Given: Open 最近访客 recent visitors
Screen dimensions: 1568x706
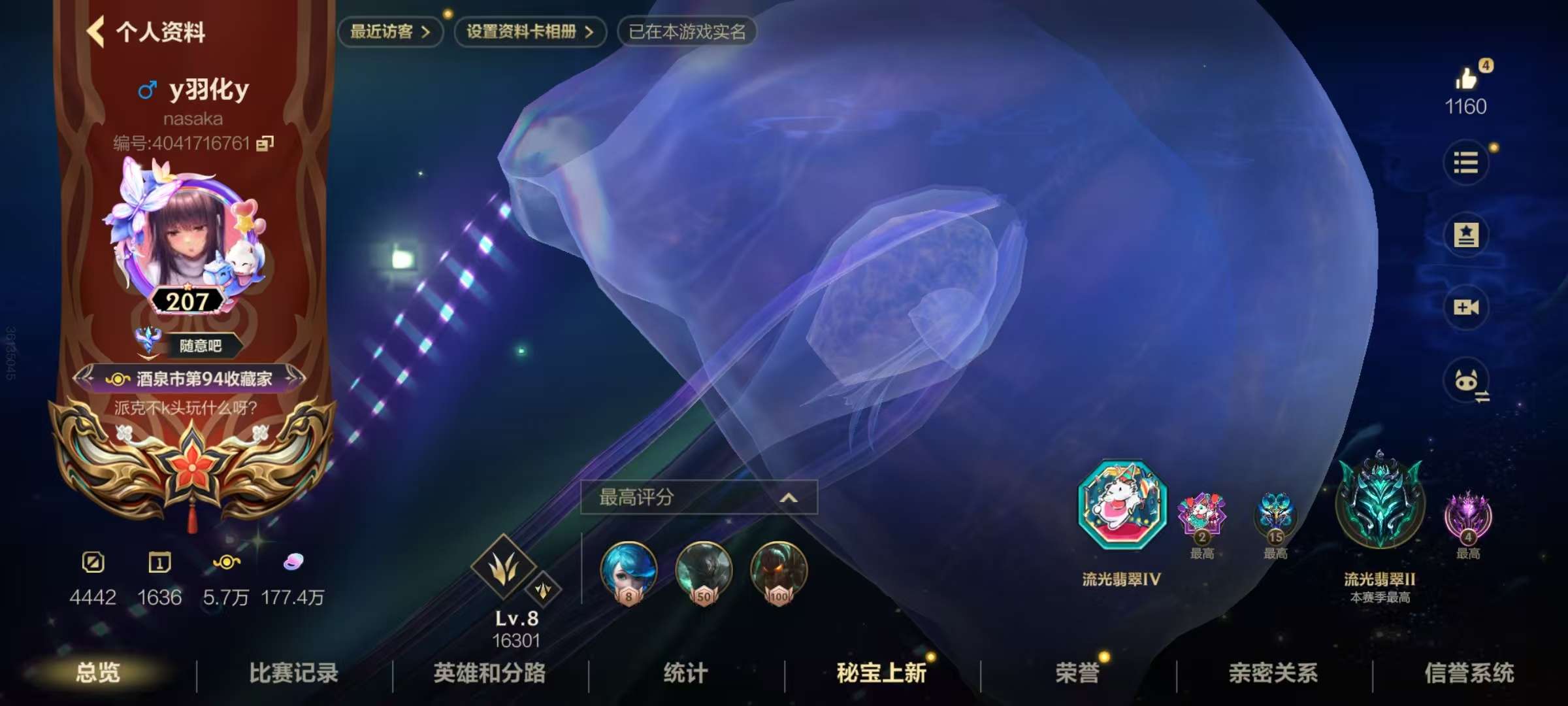Looking at the screenshot, I should pyautogui.click(x=389, y=32).
